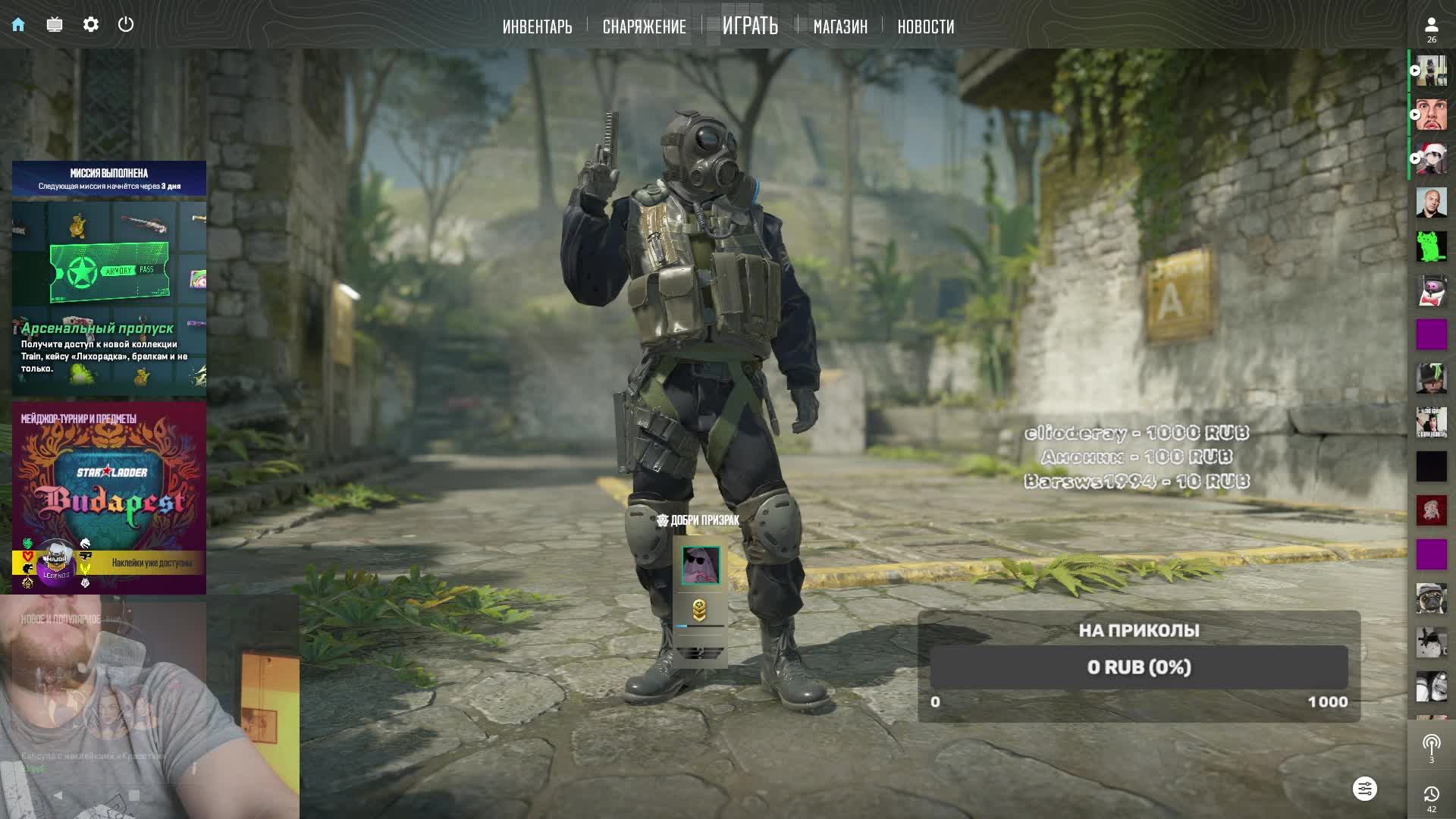Switch to the Loadout tab (СНАРЯЖЕНИЕ)
Image resolution: width=1456 pixels, height=819 pixels.
click(644, 27)
